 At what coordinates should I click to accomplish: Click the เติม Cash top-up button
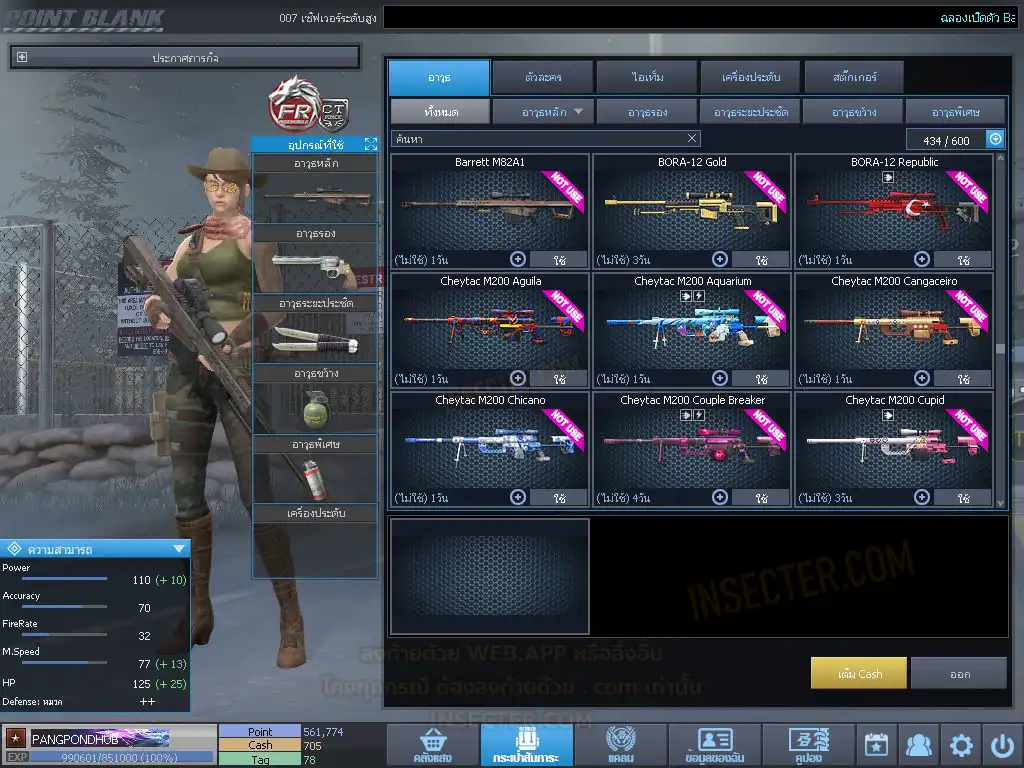click(x=859, y=673)
